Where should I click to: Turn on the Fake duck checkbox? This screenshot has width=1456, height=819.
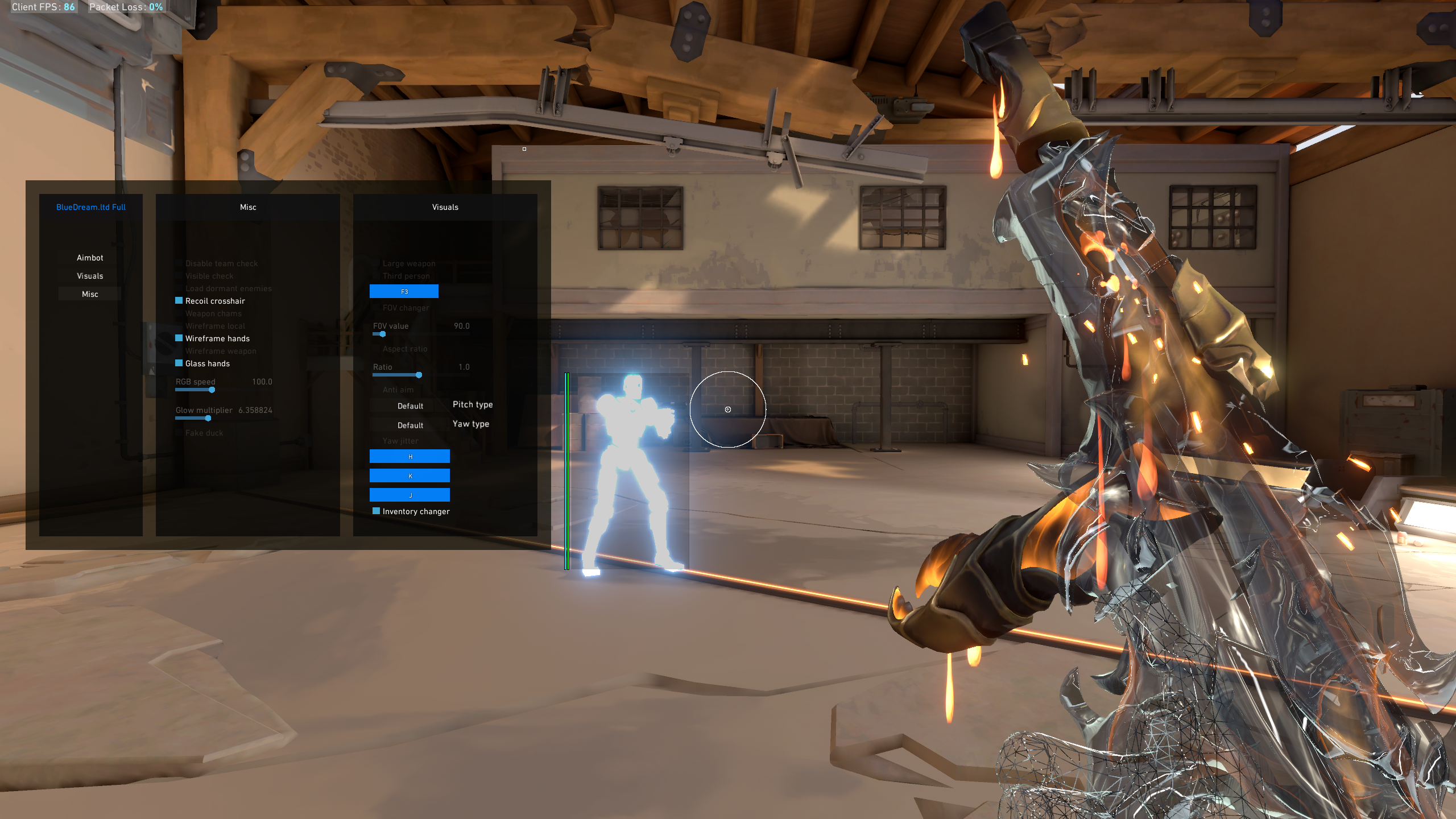point(179,433)
